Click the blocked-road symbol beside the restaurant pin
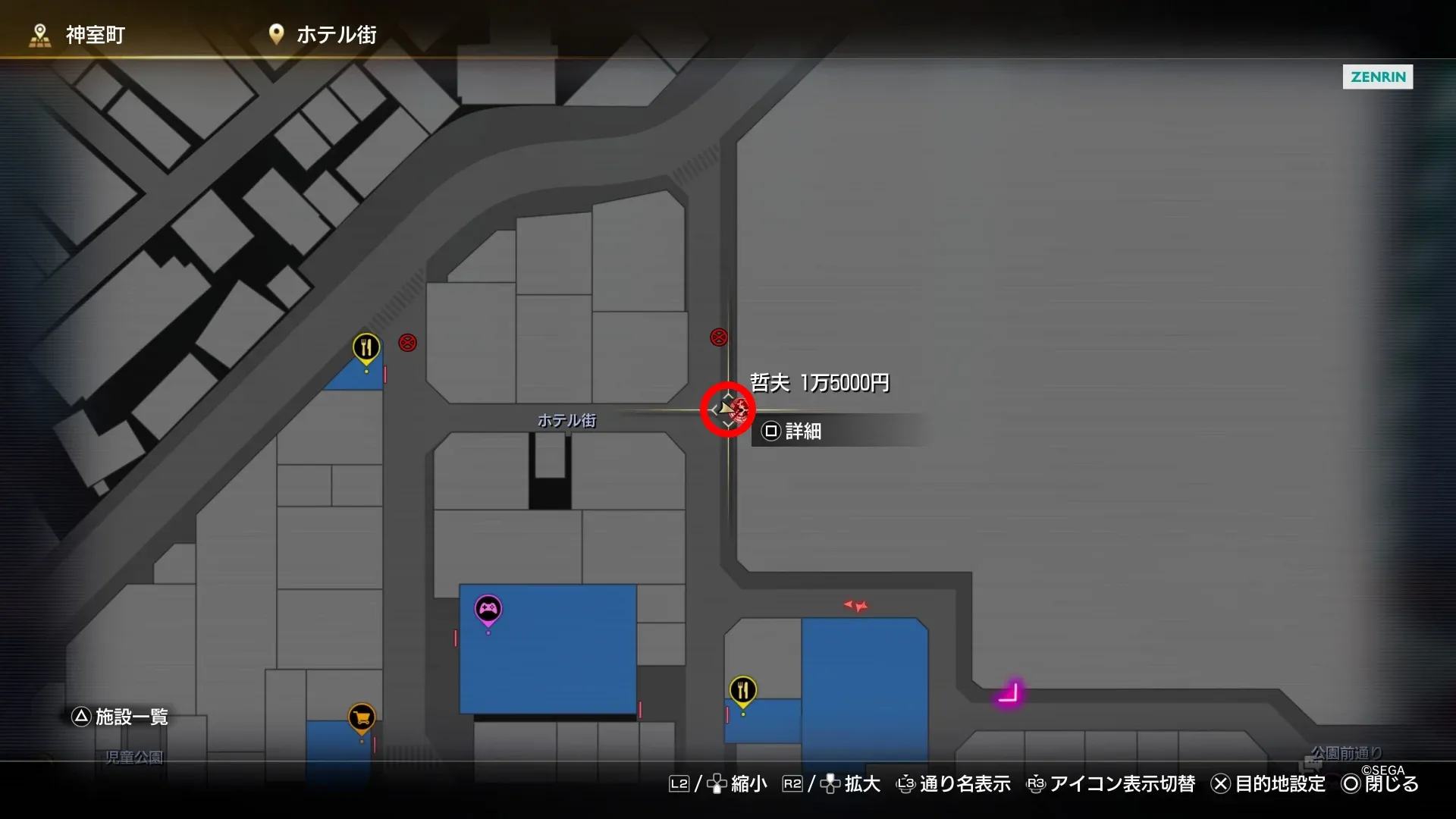 click(407, 343)
